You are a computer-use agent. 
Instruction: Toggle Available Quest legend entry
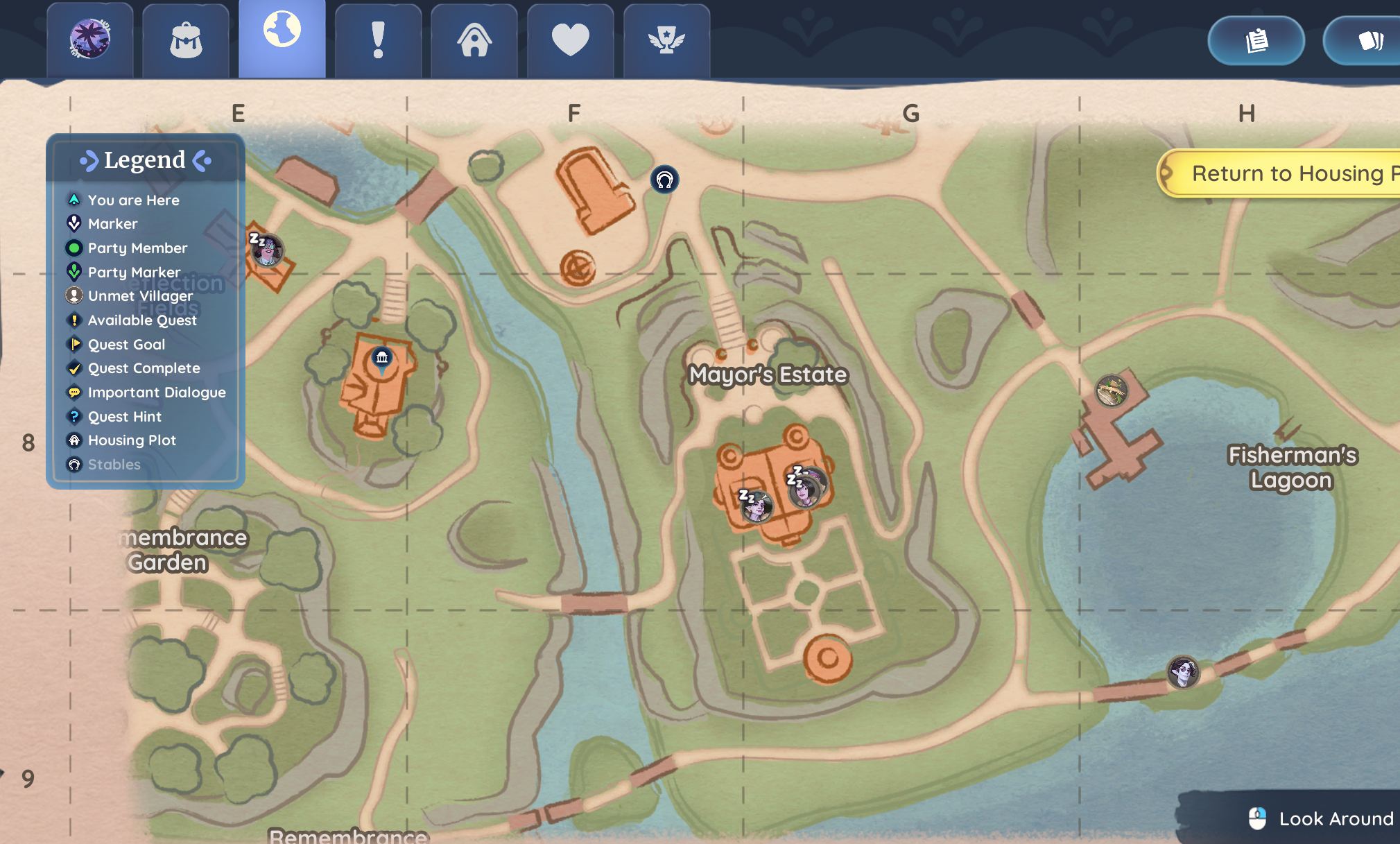(142, 320)
